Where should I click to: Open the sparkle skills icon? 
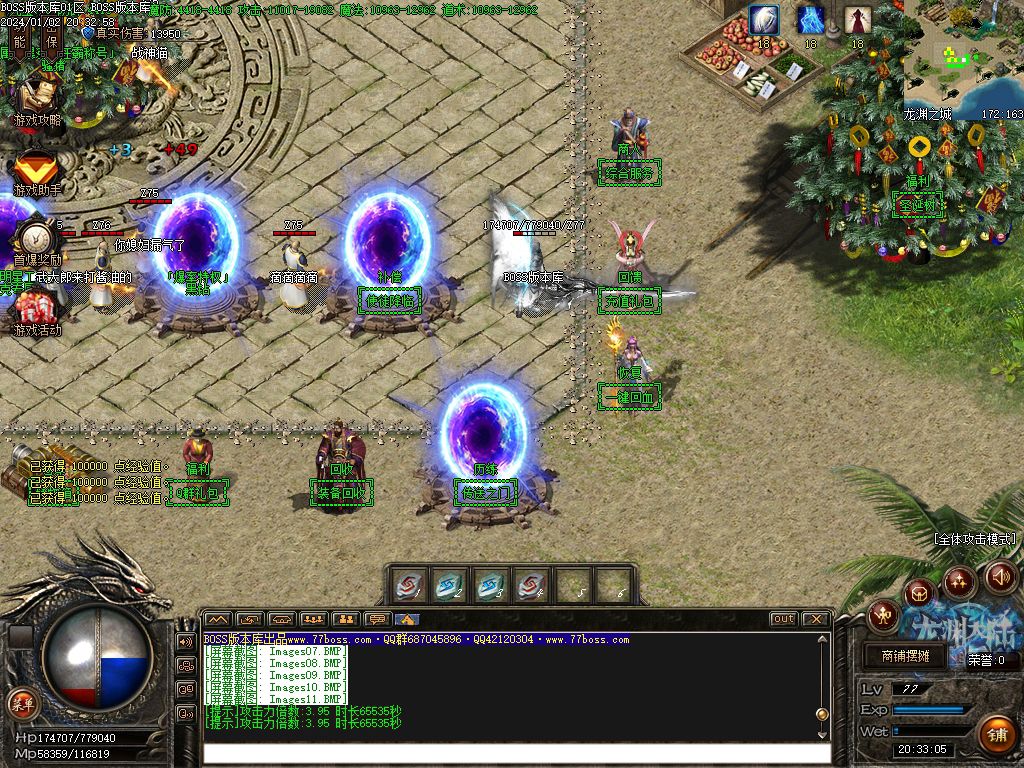click(959, 580)
